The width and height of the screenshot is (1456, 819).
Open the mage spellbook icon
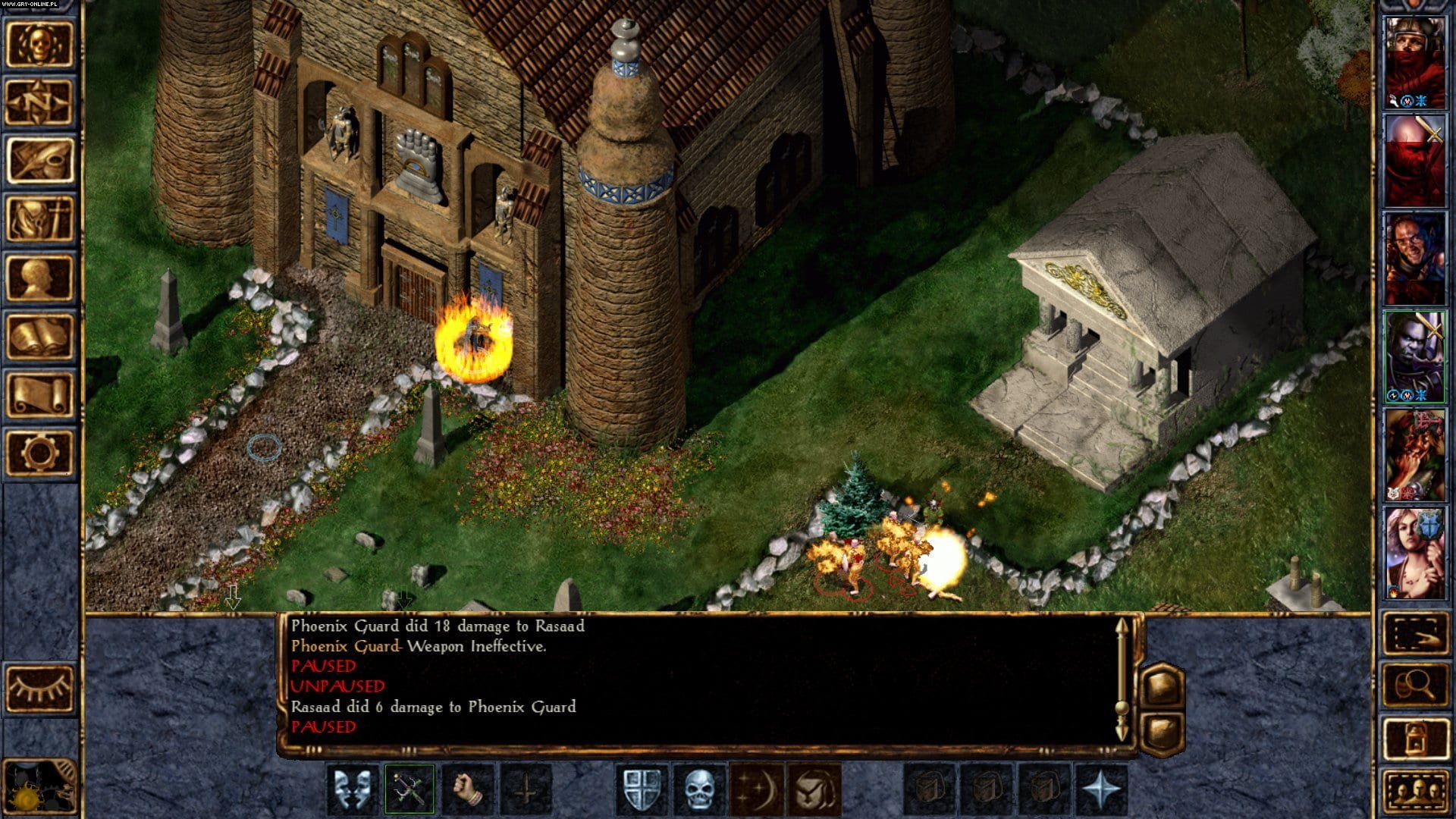point(40,336)
